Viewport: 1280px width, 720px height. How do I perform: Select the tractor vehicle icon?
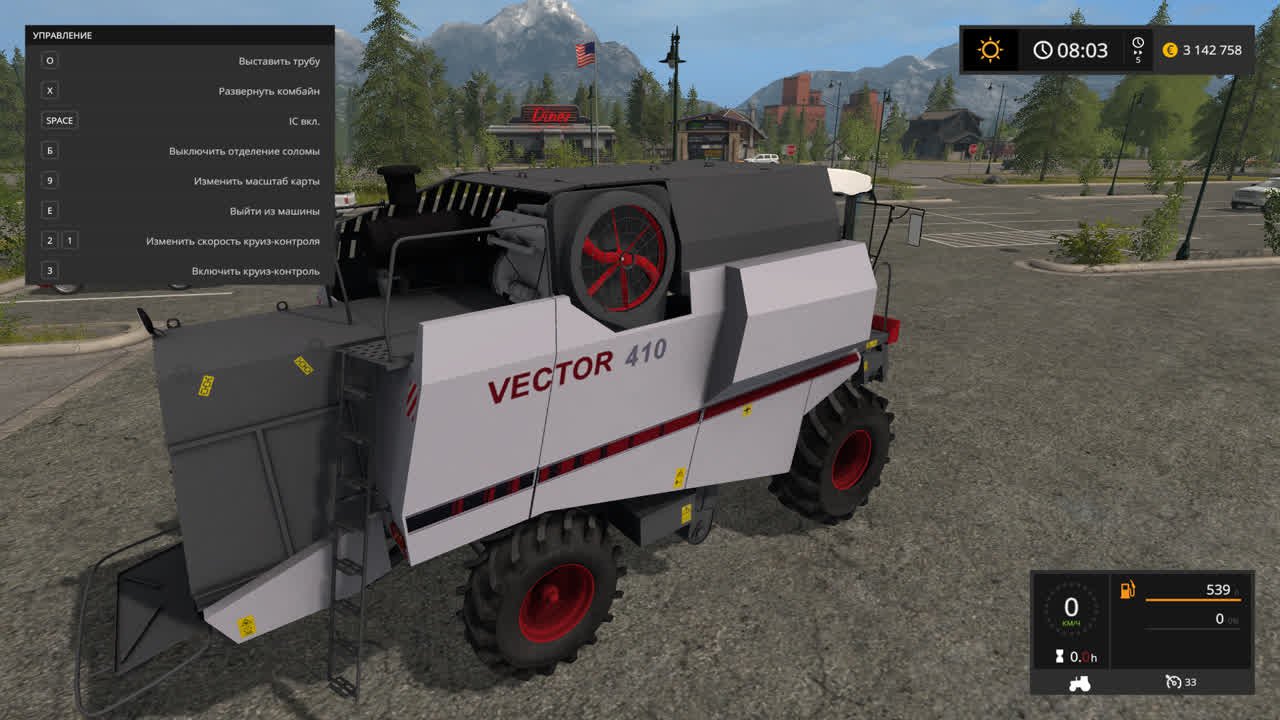(x=1080, y=683)
